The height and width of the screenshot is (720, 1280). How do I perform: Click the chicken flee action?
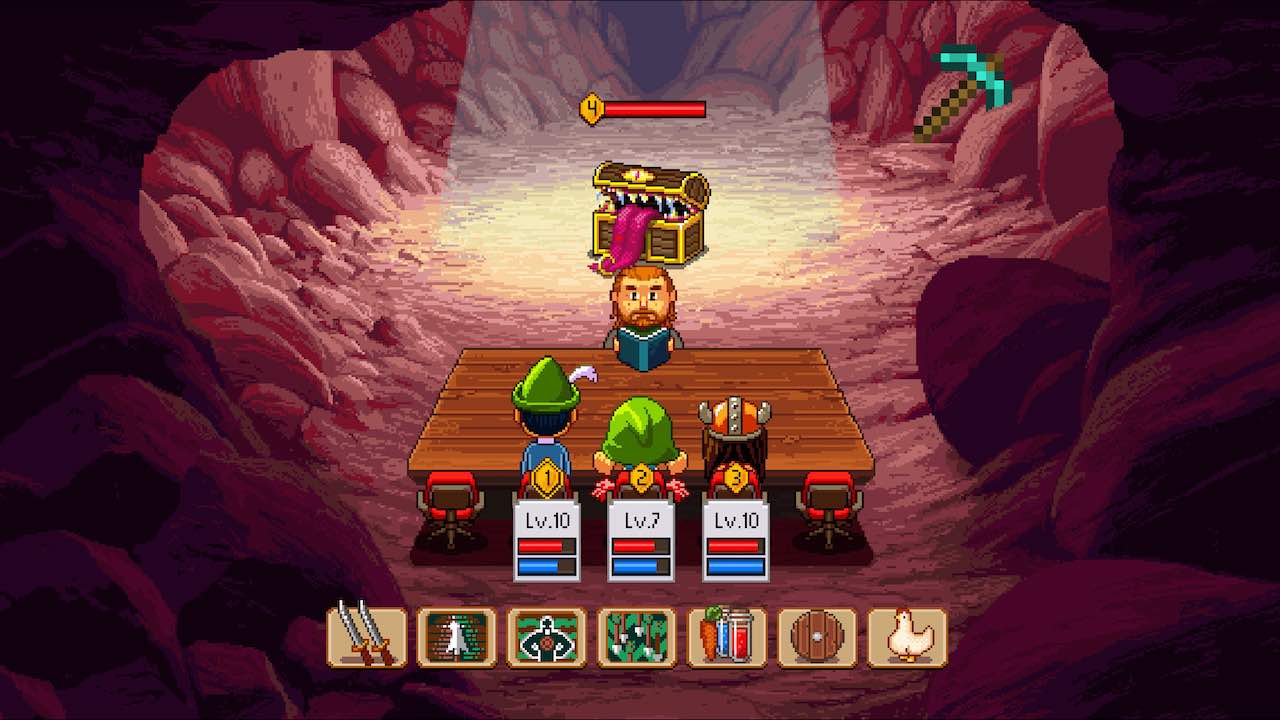906,637
